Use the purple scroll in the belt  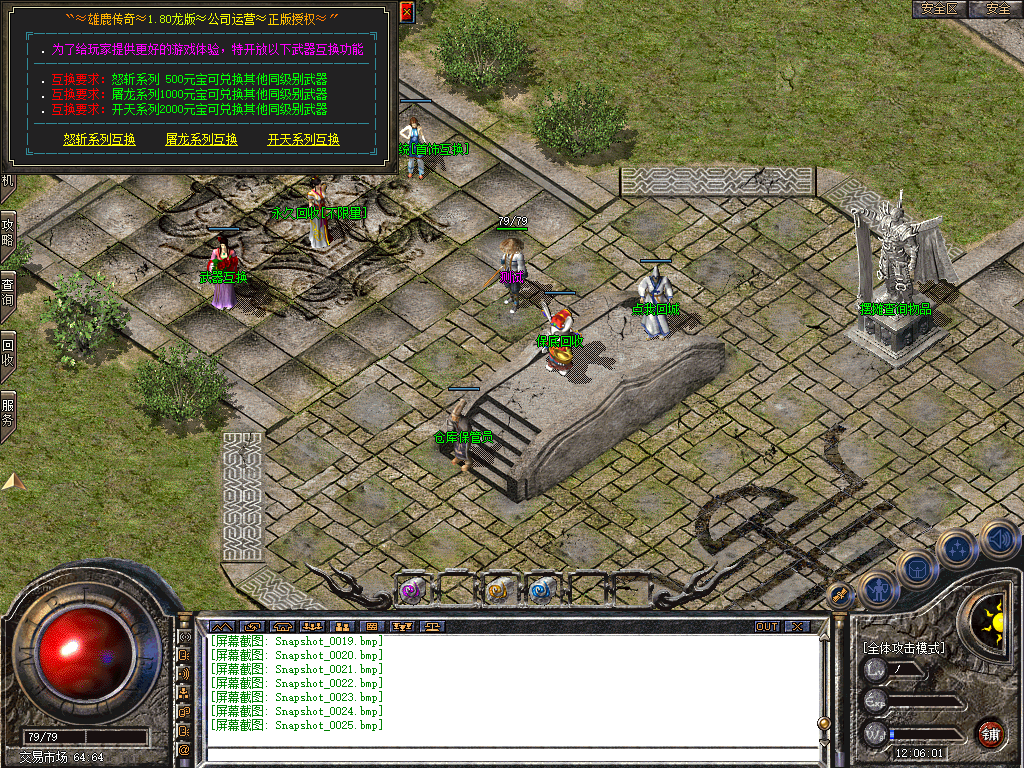[413, 590]
